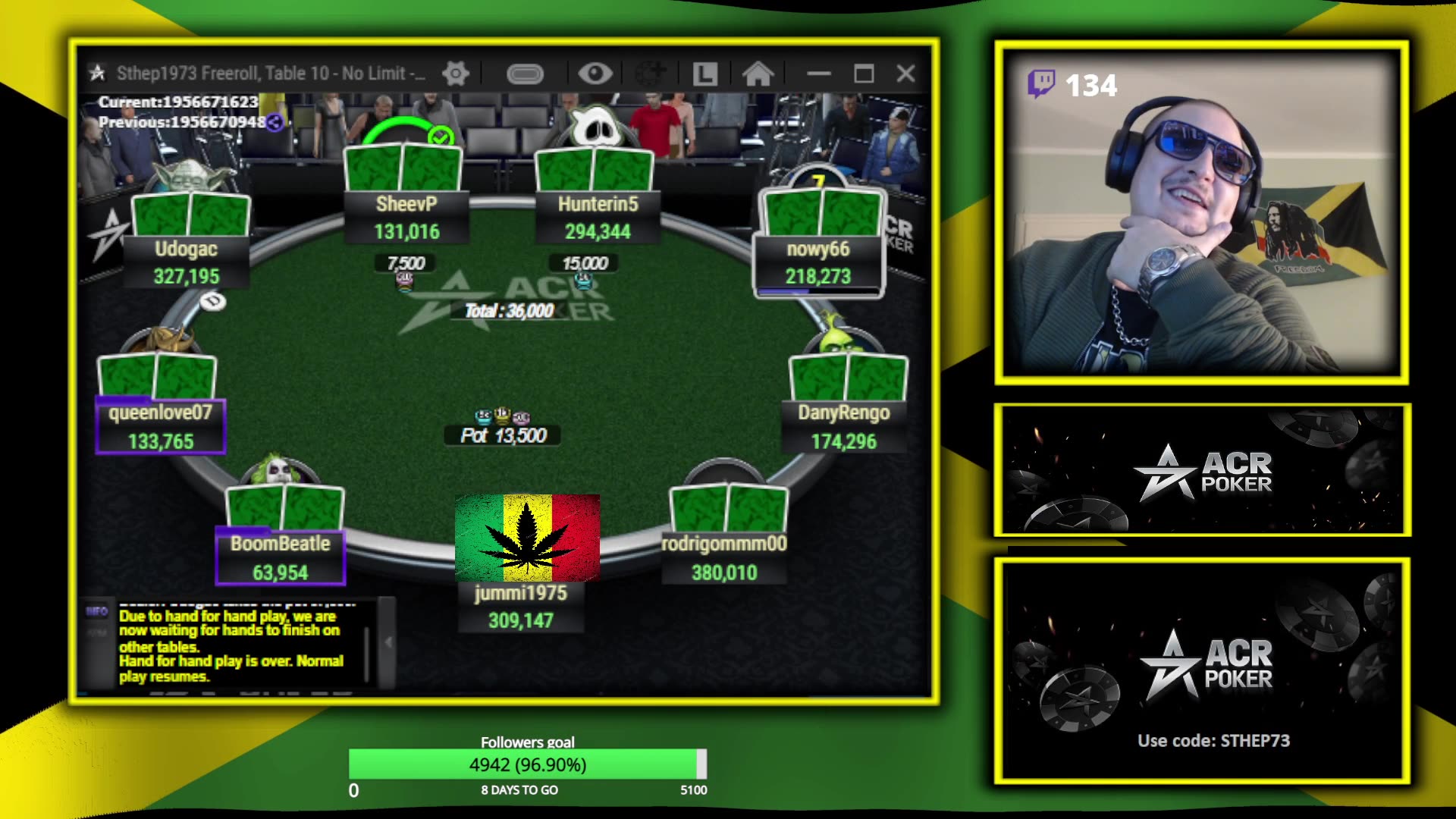Share the previous hand number

(275, 122)
